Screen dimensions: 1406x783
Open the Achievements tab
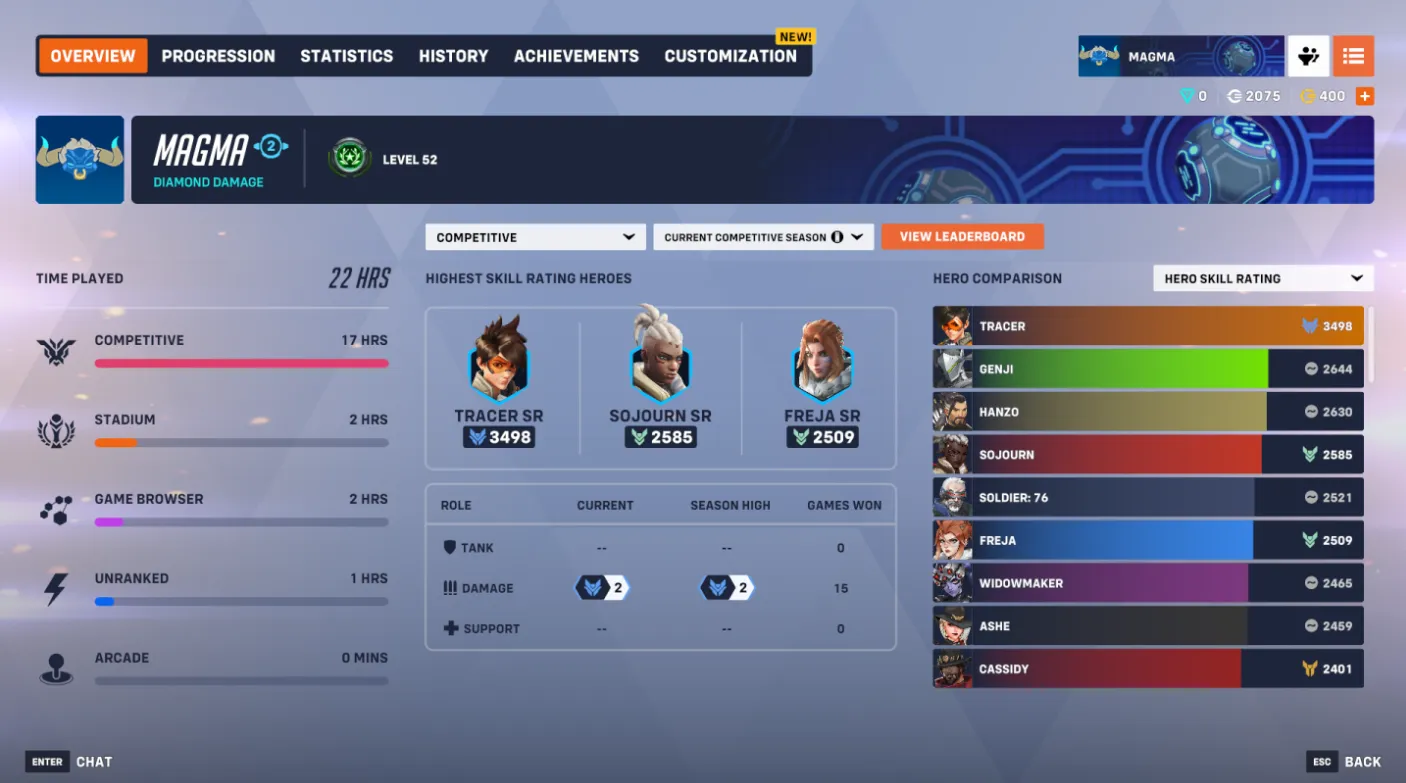[576, 56]
